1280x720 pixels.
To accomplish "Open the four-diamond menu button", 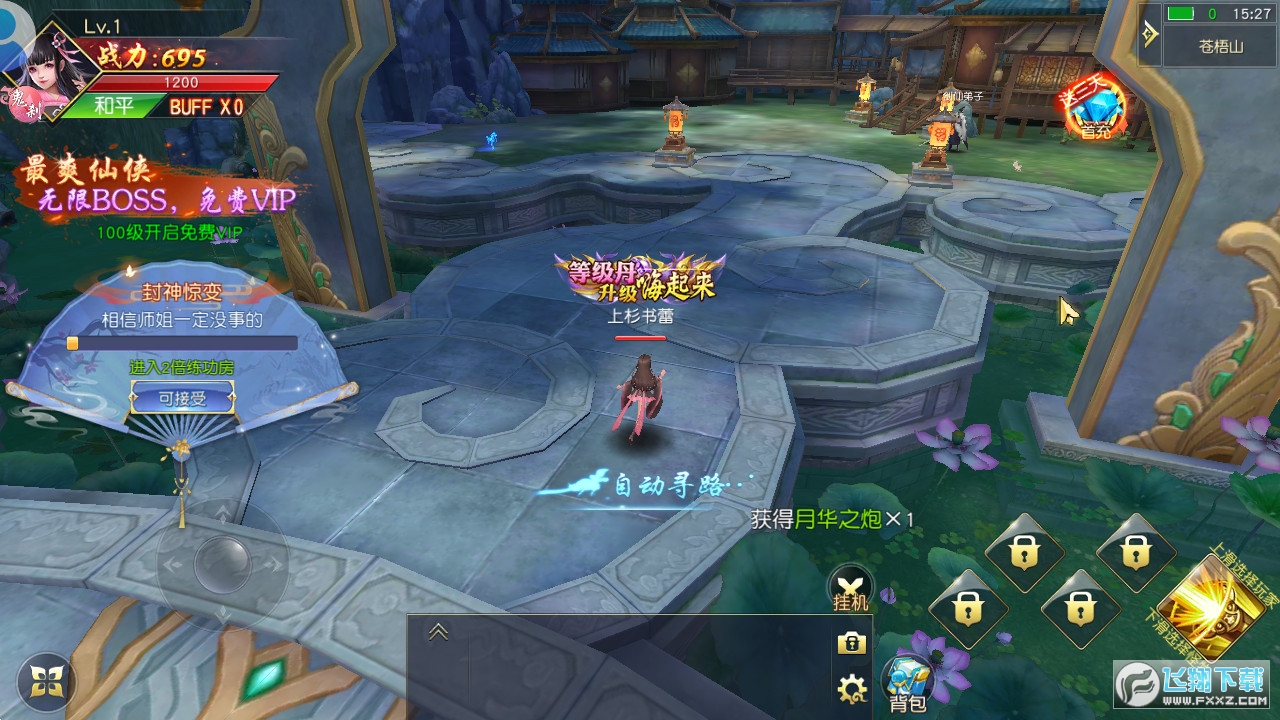I will [46, 682].
